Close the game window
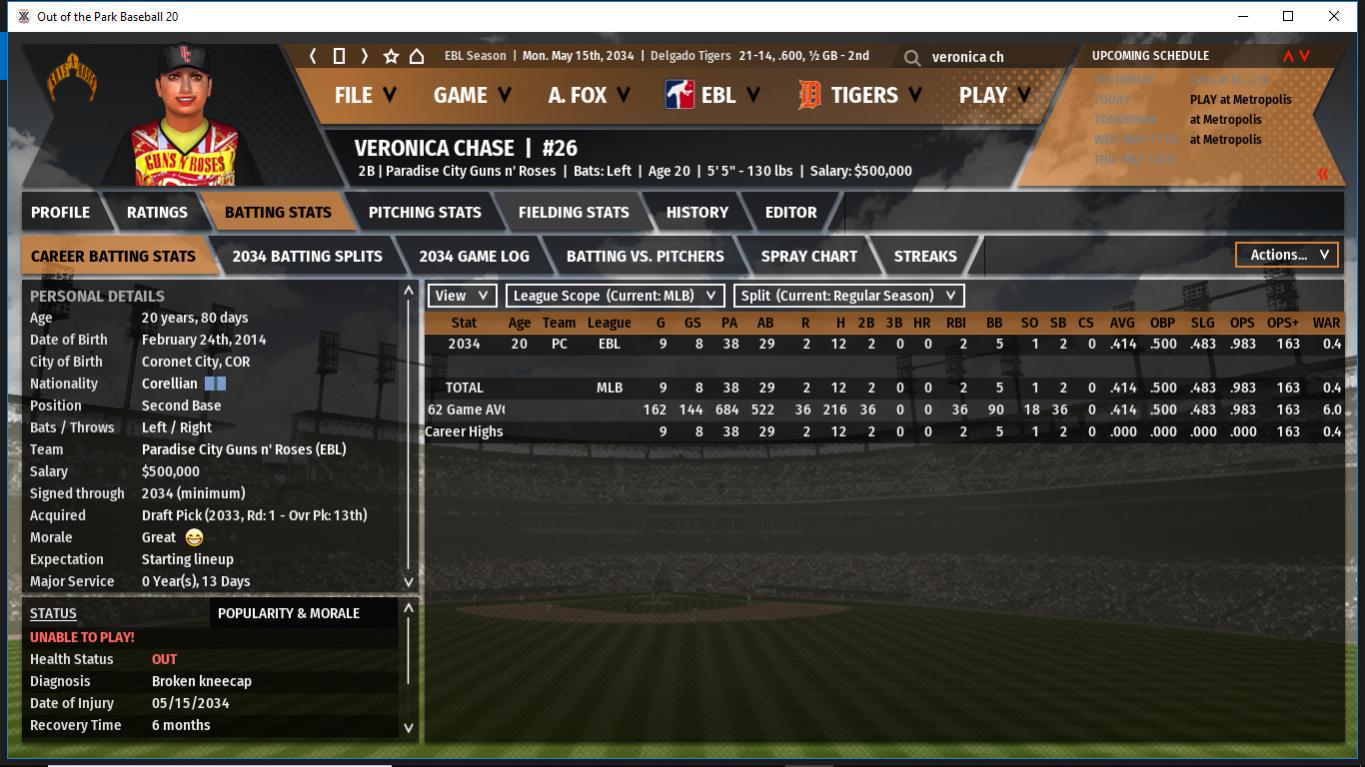This screenshot has height=767, width=1365. [1334, 16]
